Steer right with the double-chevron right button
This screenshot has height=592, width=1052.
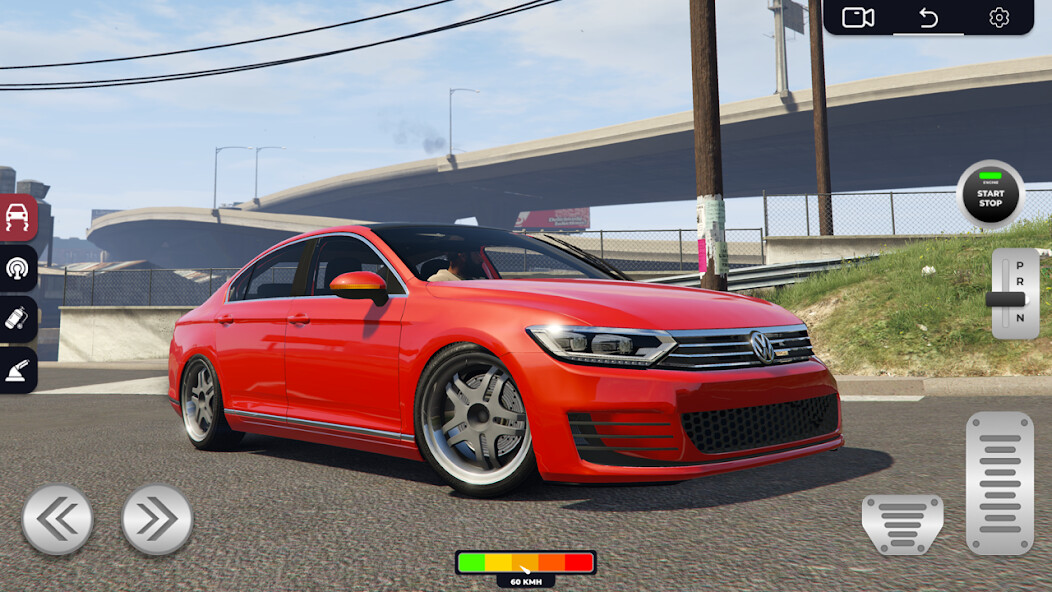click(x=157, y=519)
